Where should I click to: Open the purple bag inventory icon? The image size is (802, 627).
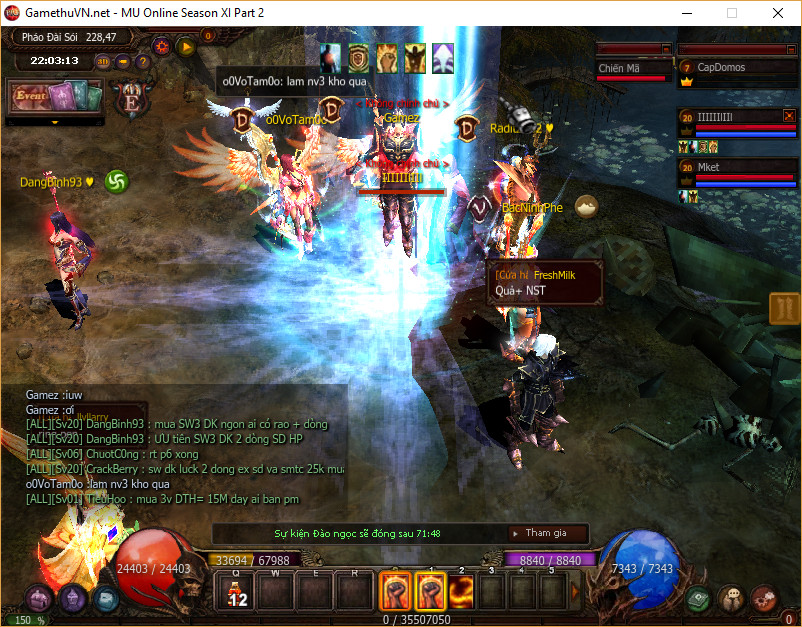(39, 599)
